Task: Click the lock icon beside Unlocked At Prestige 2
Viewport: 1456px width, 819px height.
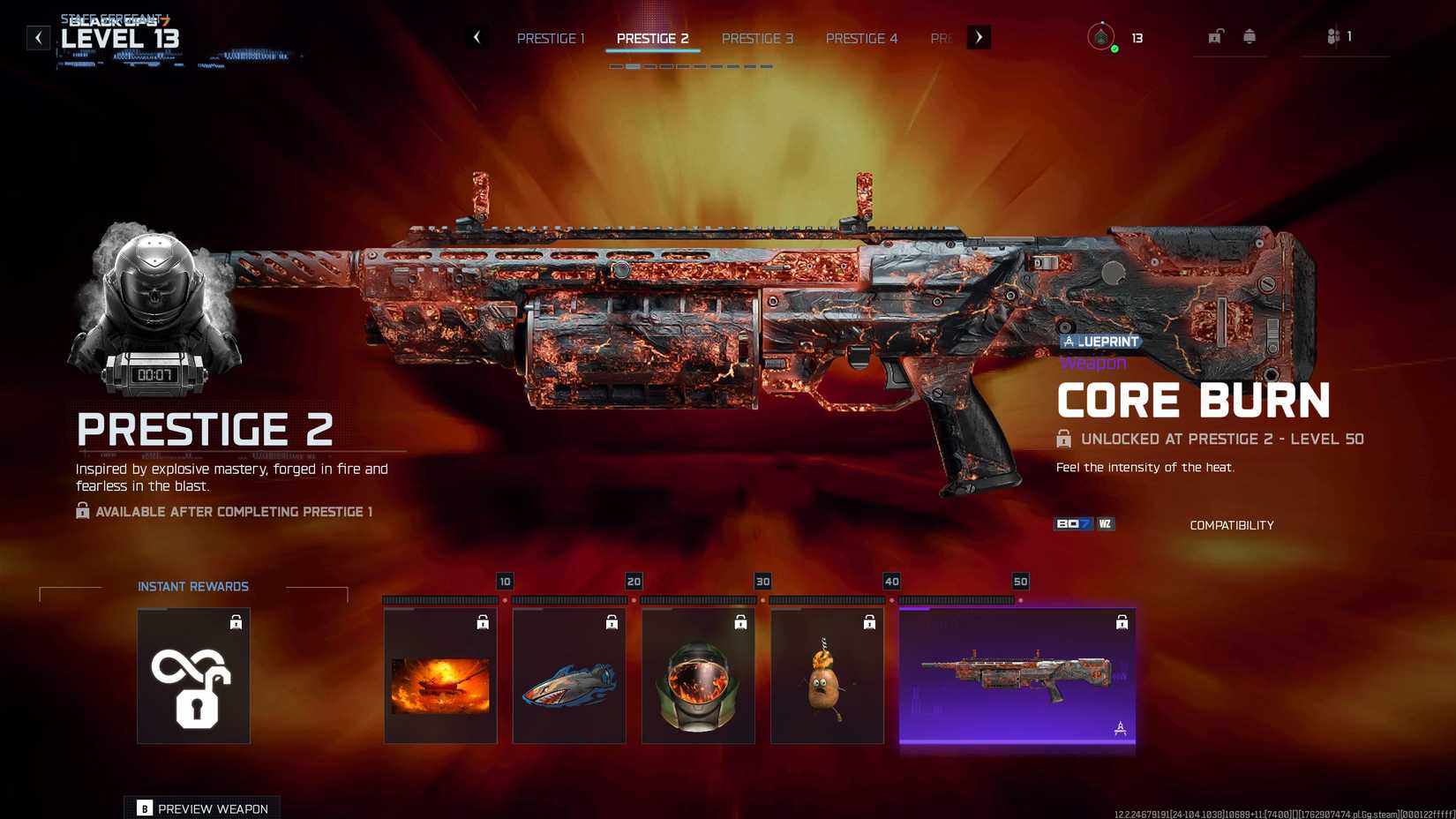Action: (1062, 438)
